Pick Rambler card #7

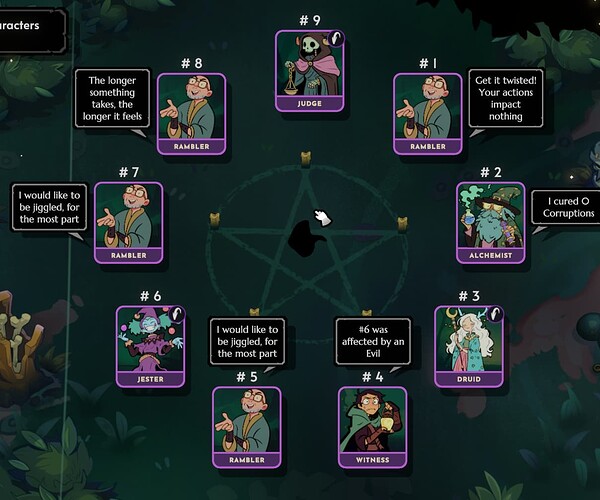(x=129, y=221)
